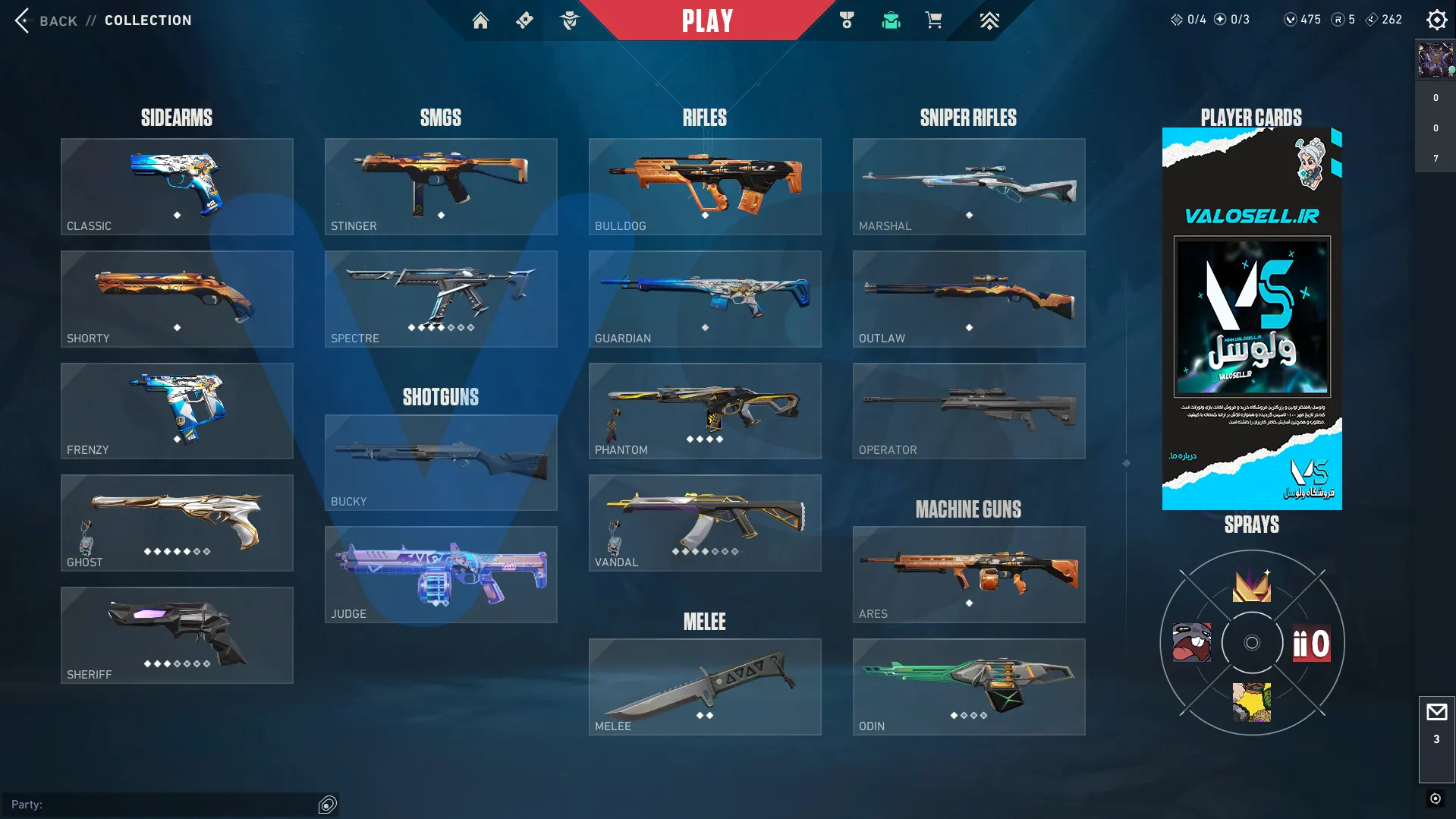The image size is (1456, 819).
Task: Select the Ghost sidearm skin
Action: click(177, 523)
